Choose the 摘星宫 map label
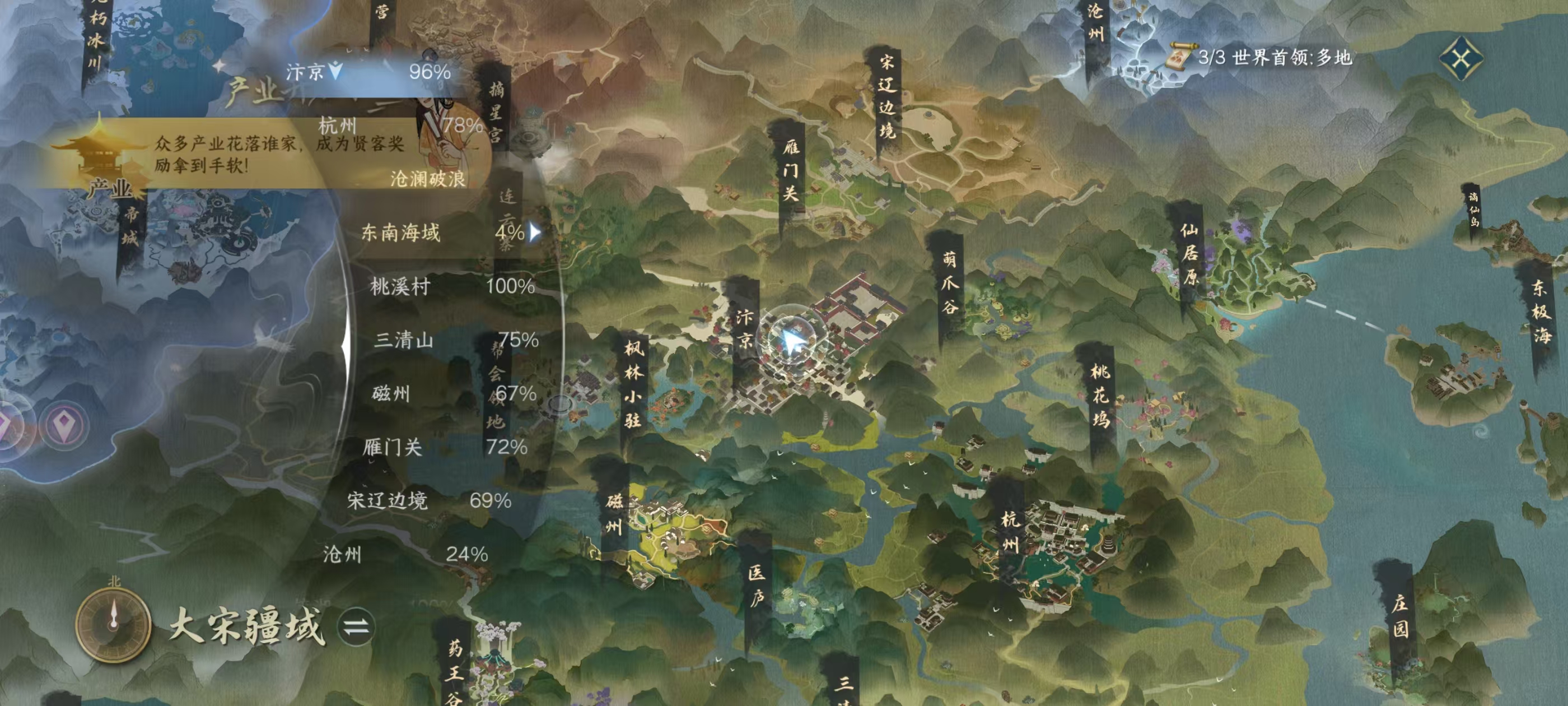This screenshot has height=706, width=1568. pyautogui.click(x=496, y=112)
